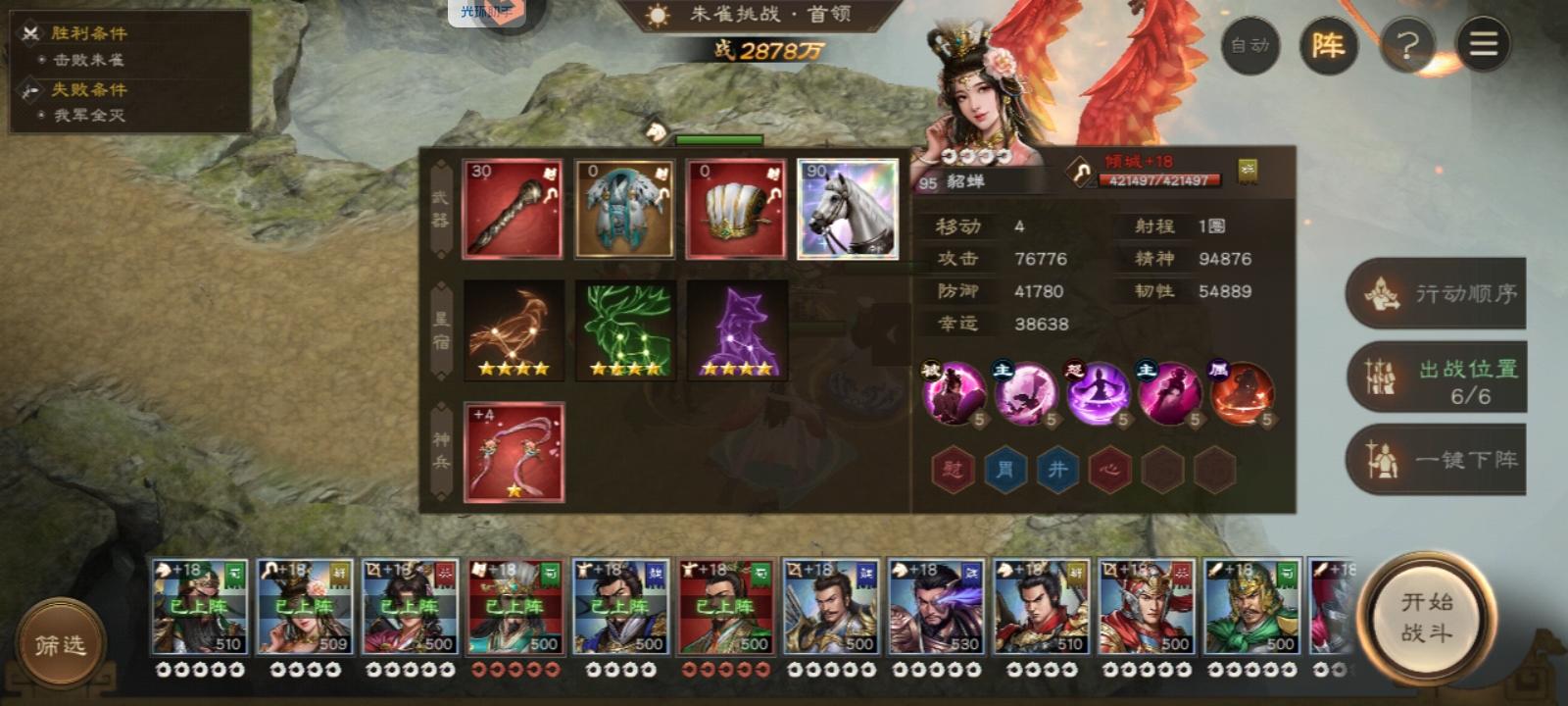Switch to the 星宿 constellation tab
This screenshot has width=1568, height=706.
tap(438, 328)
